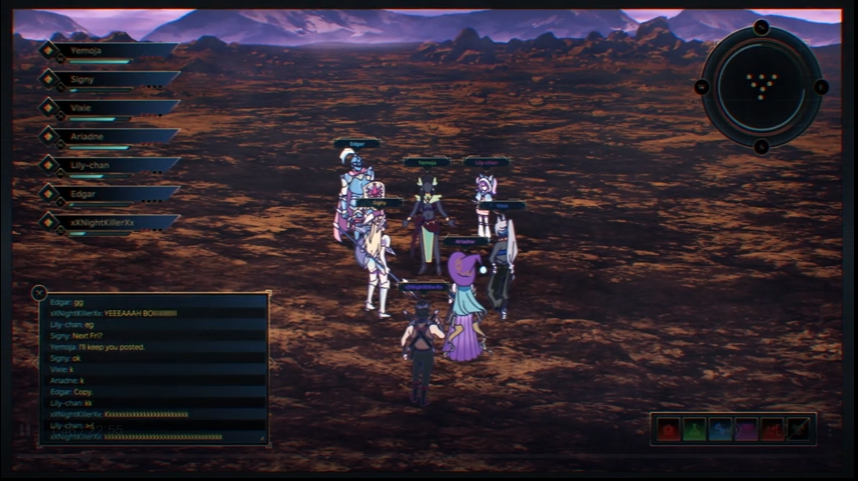Click the minimap's west compass button
858x481 pixels.
701,87
